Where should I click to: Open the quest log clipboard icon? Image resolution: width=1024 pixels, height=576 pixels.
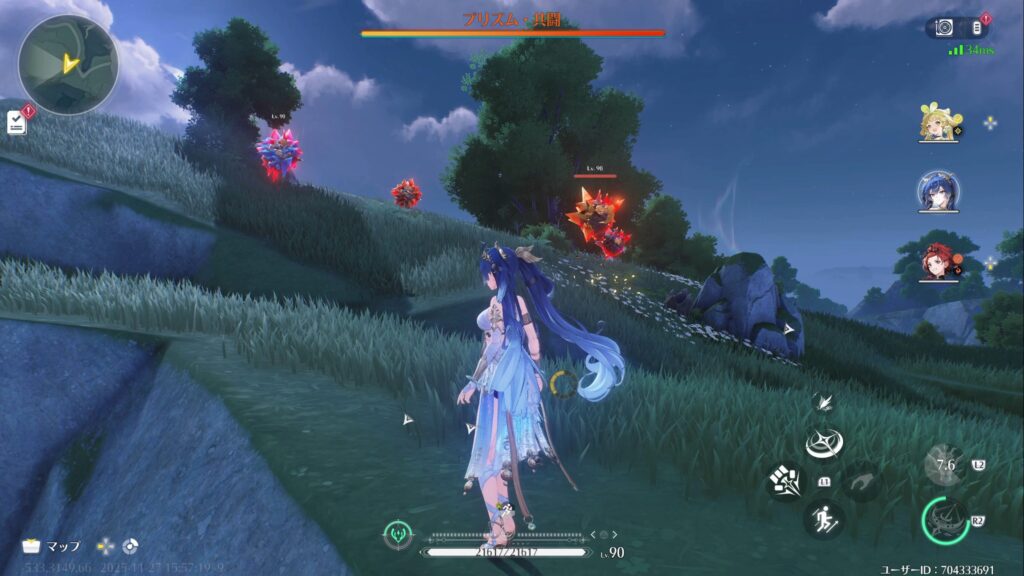click(16, 122)
